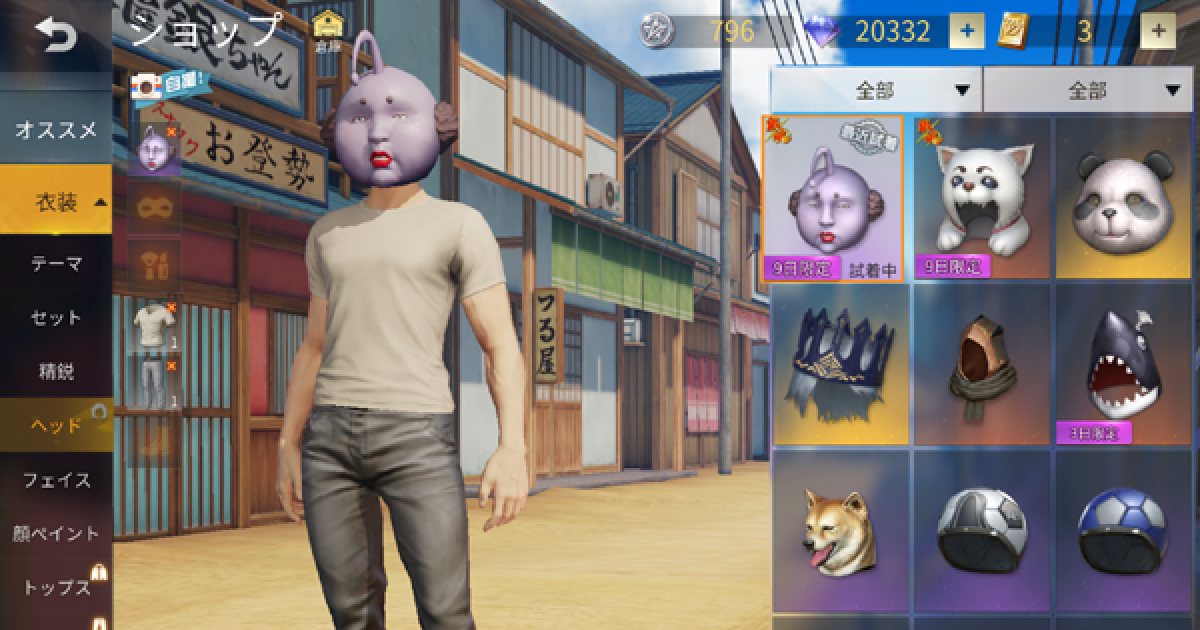
Task: Open the オススメ recommended category
Action: (x=55, y=129)
